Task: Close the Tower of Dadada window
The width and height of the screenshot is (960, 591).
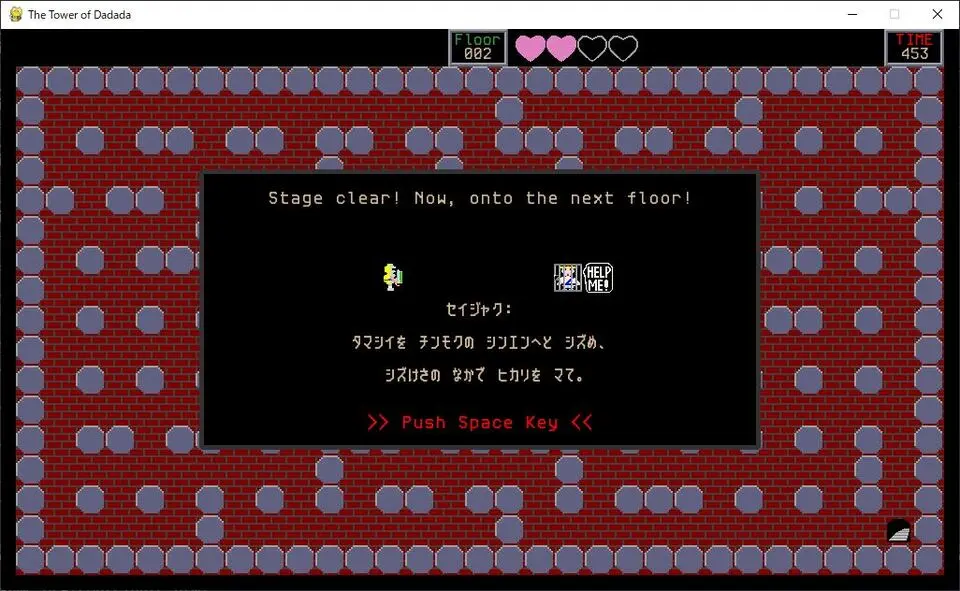Action: [937, 14]
